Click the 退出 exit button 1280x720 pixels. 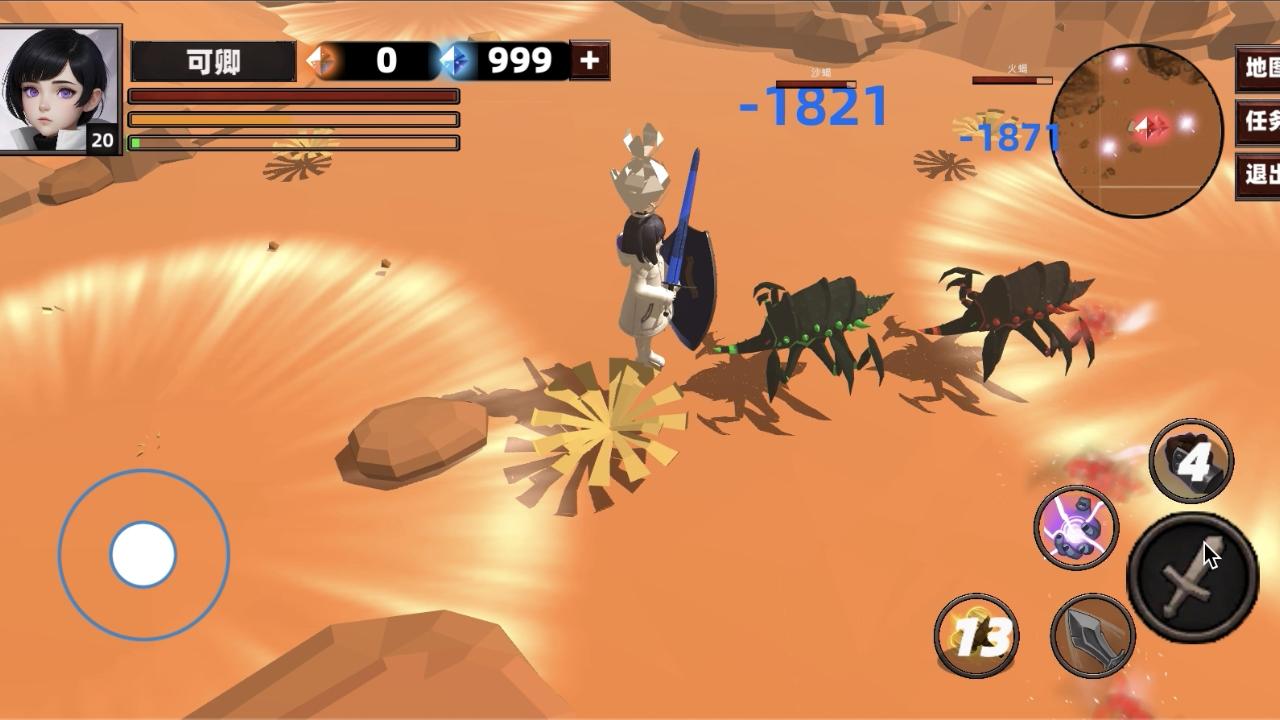(x=1259, y=175)
